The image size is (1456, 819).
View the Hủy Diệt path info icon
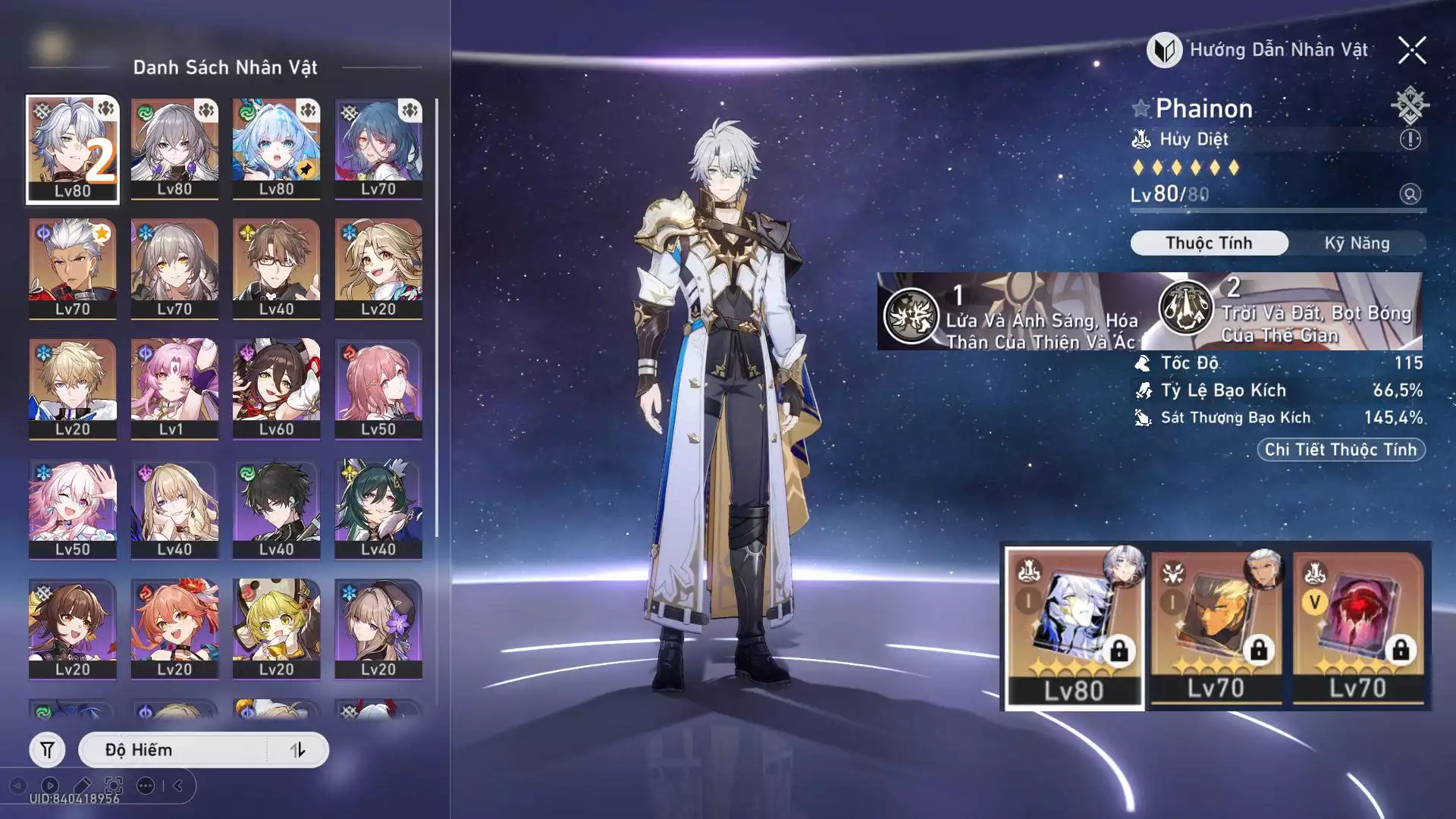coord(1410,140)
